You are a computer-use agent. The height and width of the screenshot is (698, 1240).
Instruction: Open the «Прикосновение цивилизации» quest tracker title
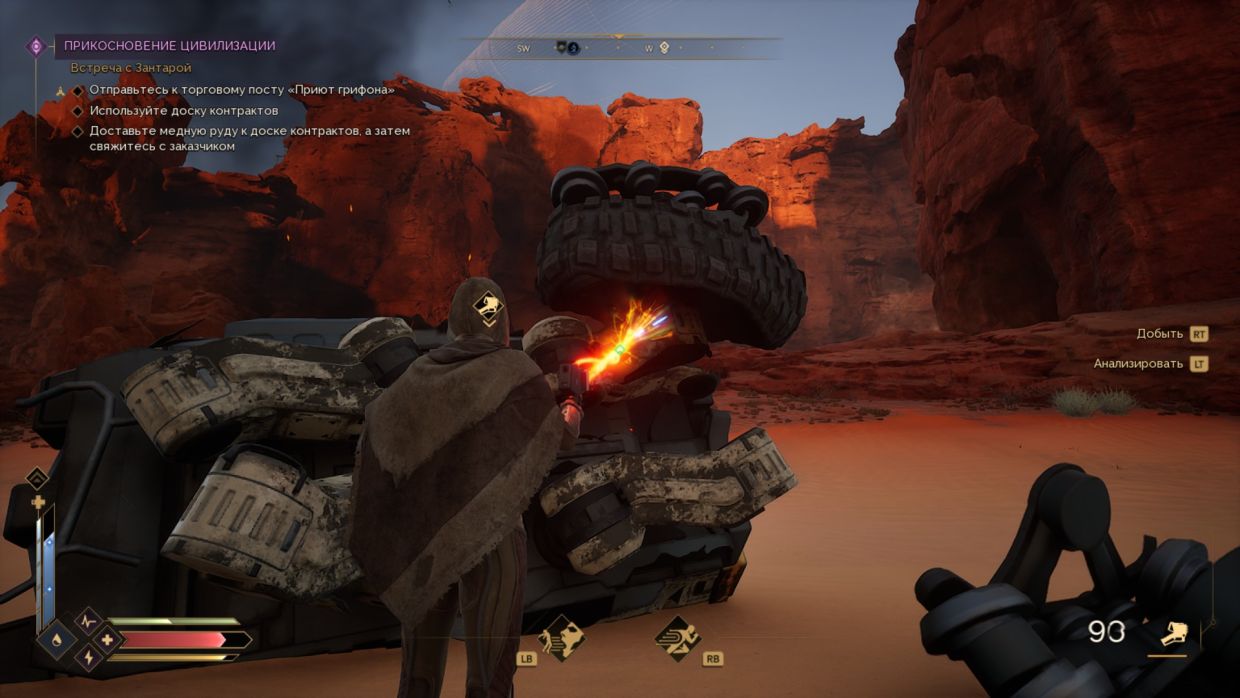pos(169,46)
